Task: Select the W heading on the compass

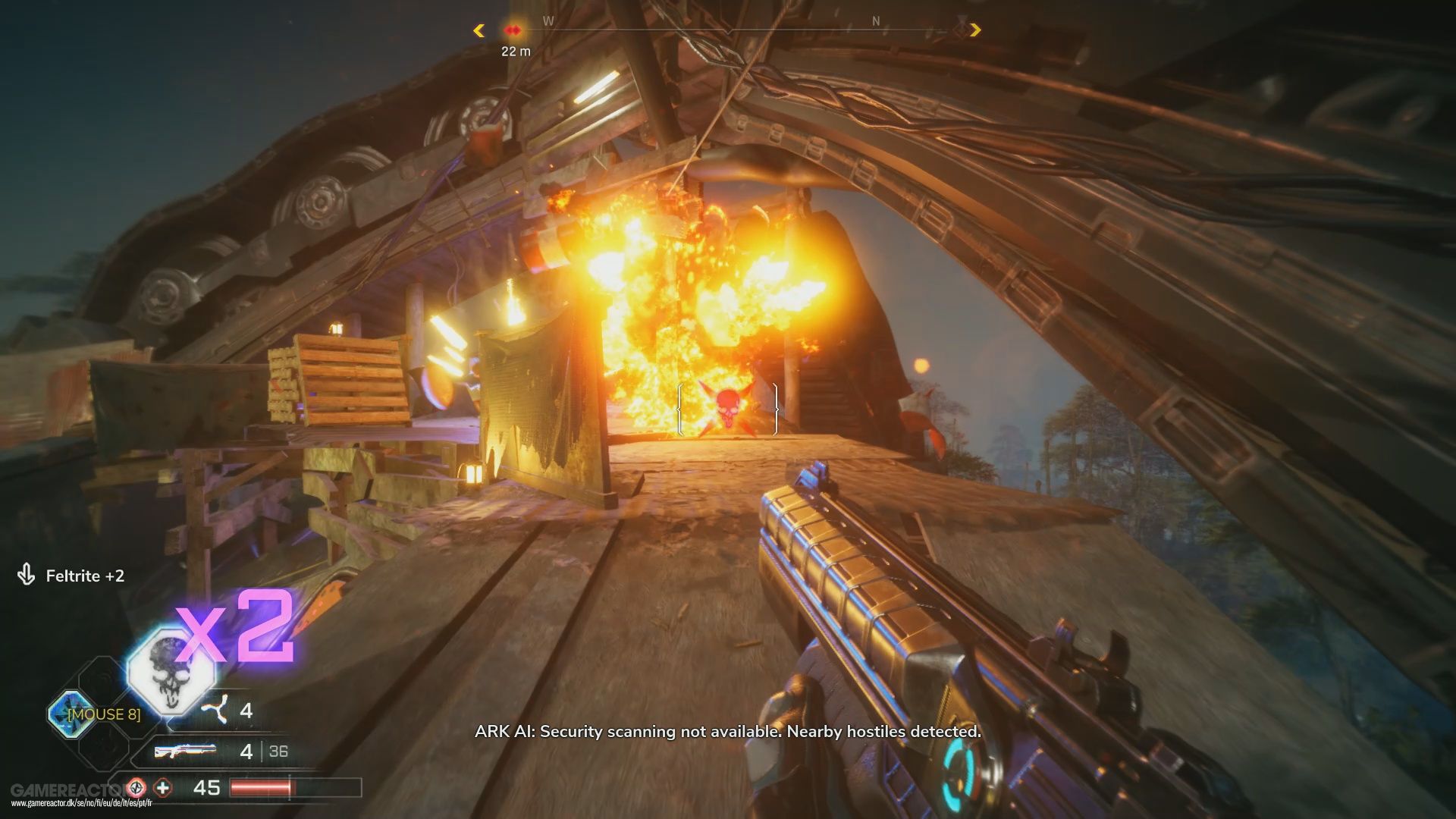Action: [548, 20]
